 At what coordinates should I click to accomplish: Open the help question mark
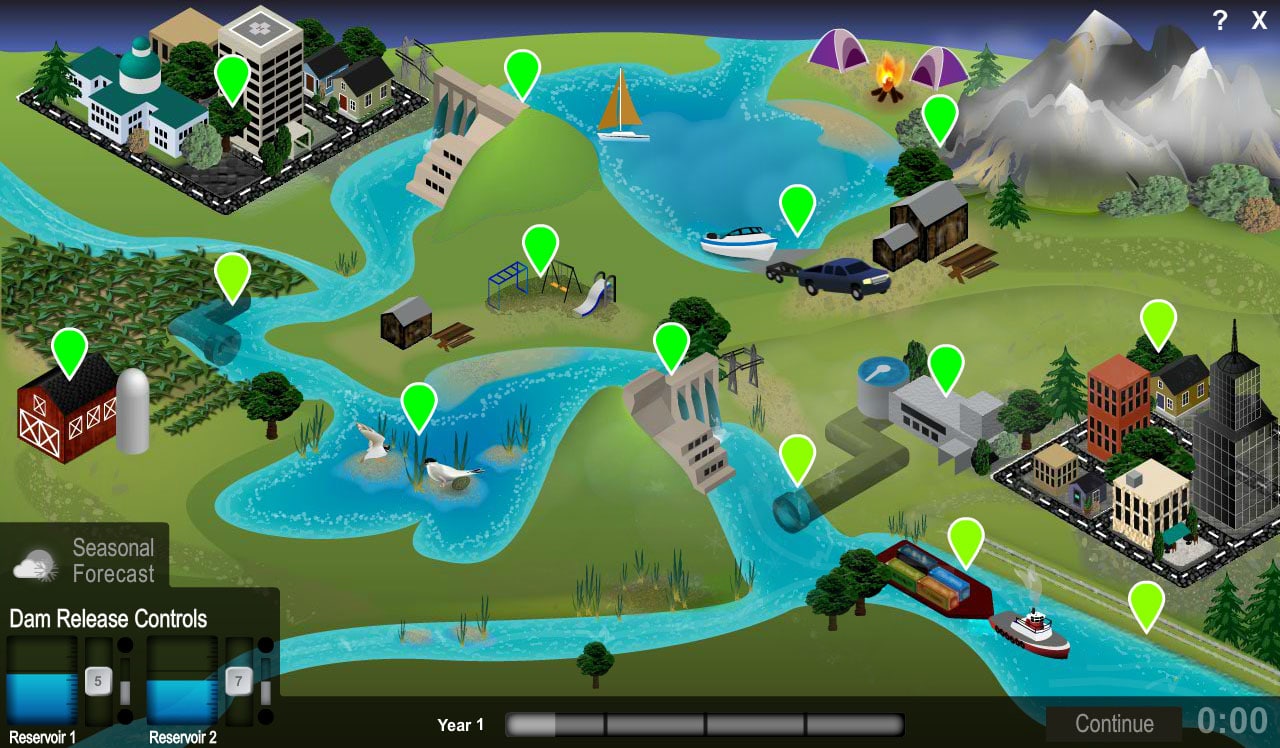click(x=1219, y=20)
